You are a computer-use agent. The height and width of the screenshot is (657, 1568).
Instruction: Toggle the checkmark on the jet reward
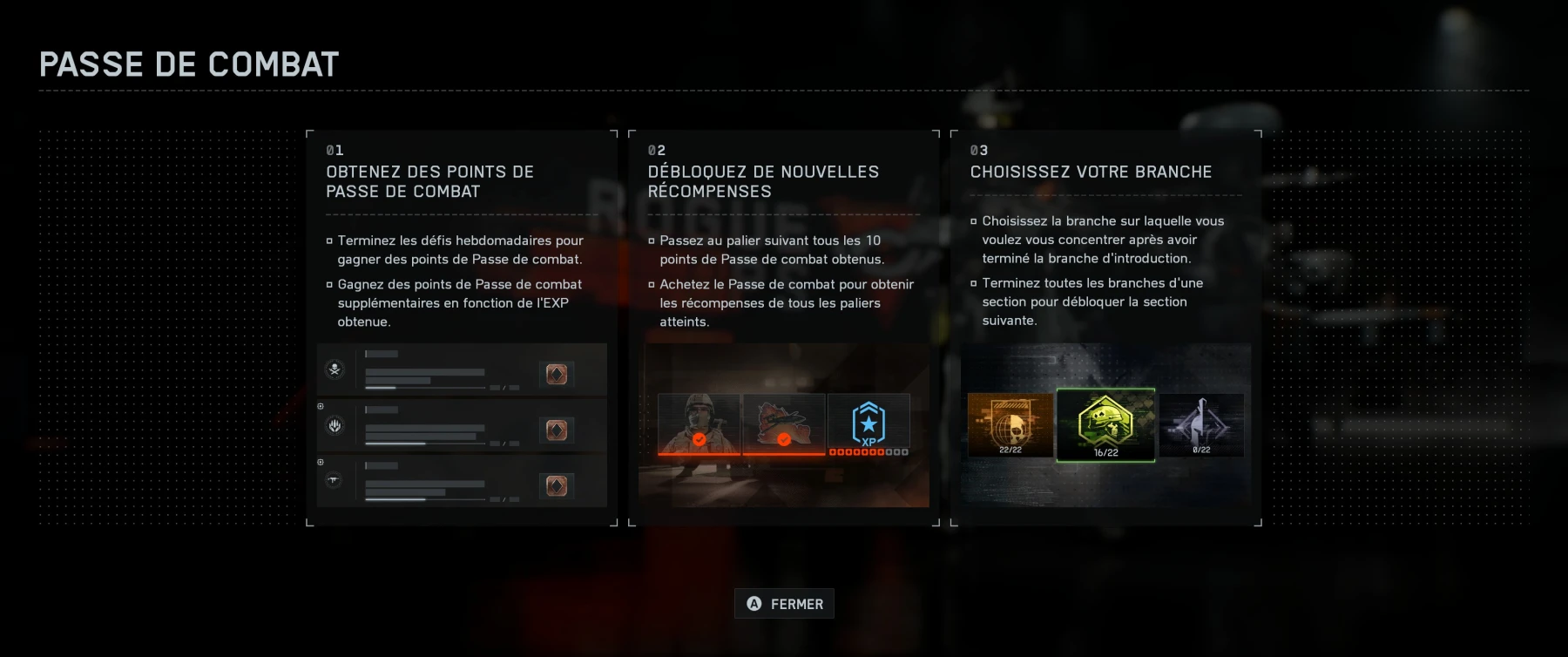click(784, 439)
